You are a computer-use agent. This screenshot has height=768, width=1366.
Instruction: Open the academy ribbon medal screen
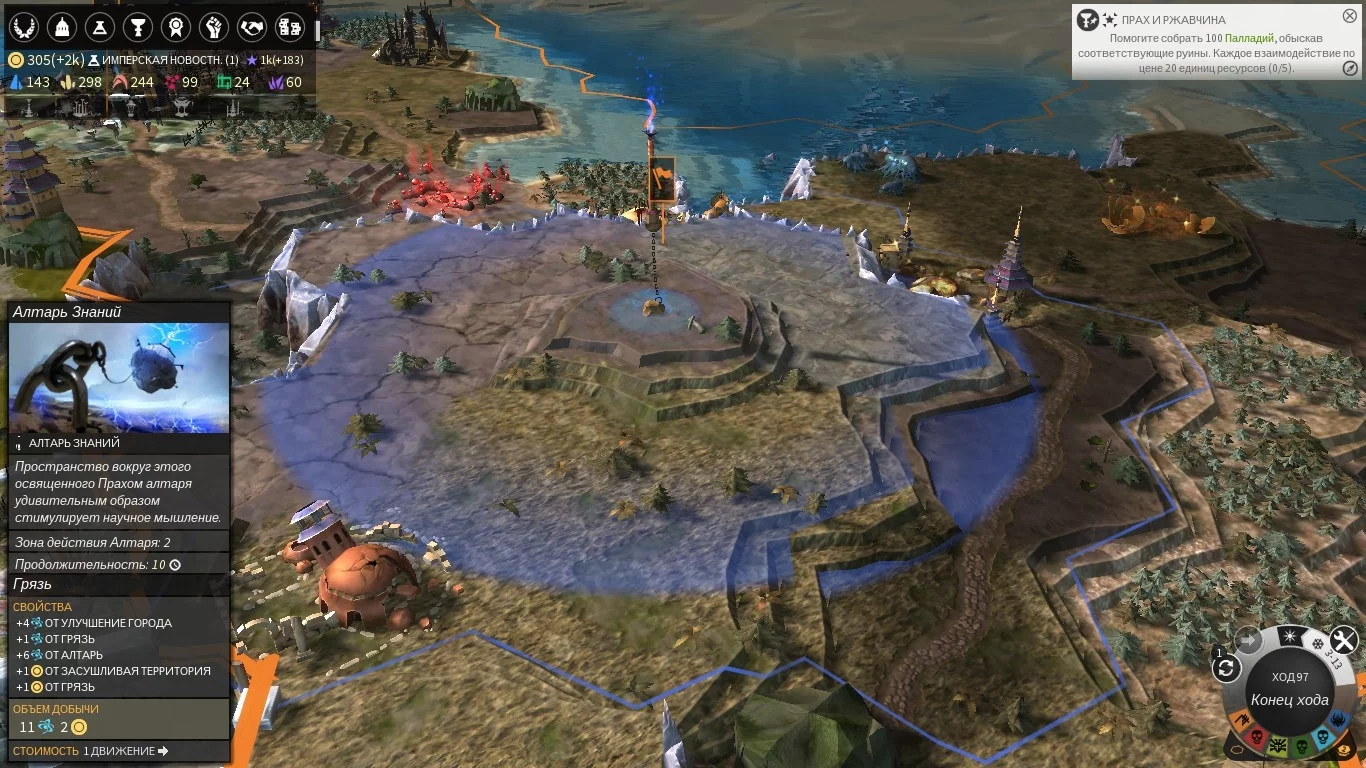point(177,25)
